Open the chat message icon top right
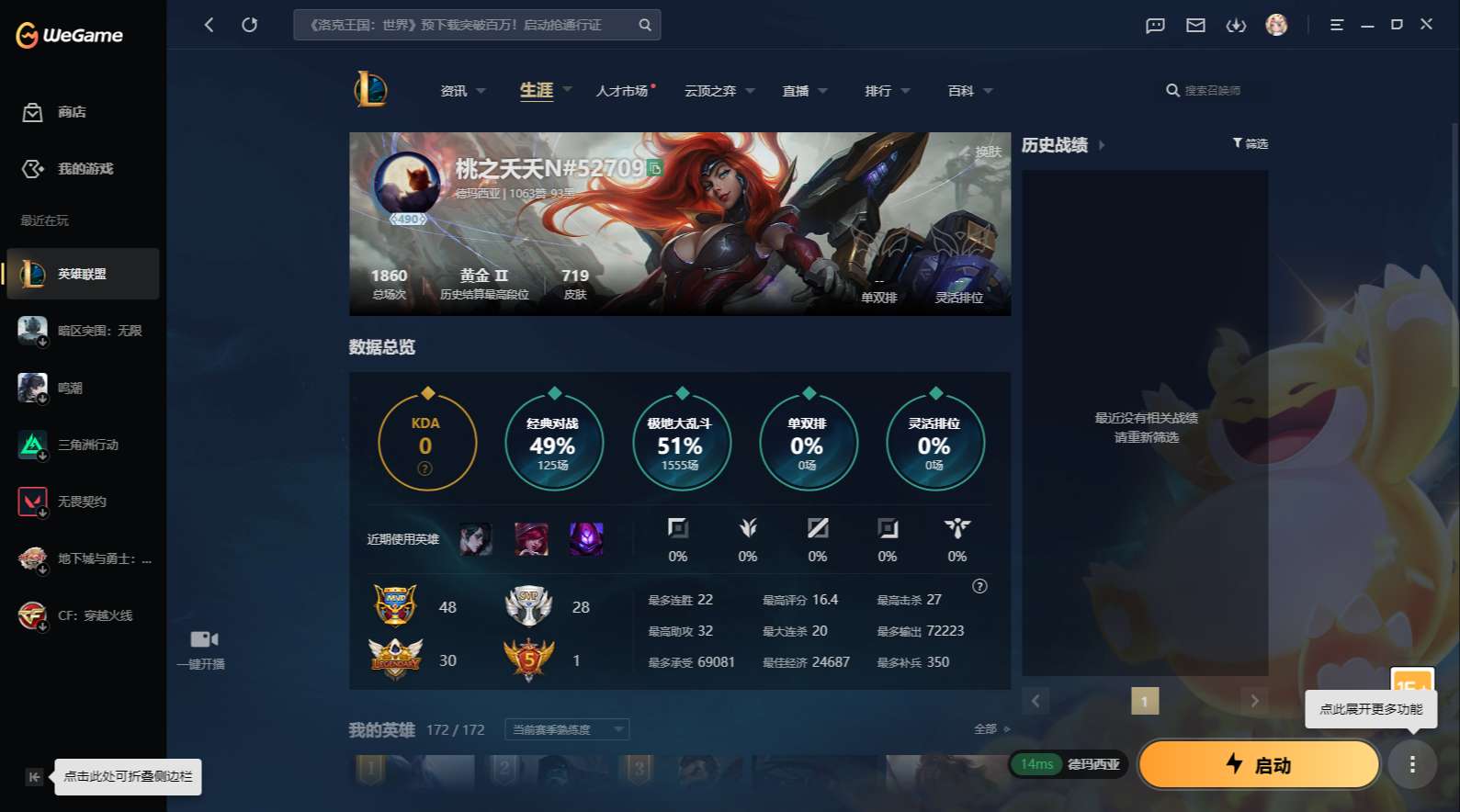This screenshot has height=812, width=1460. 1154,25
